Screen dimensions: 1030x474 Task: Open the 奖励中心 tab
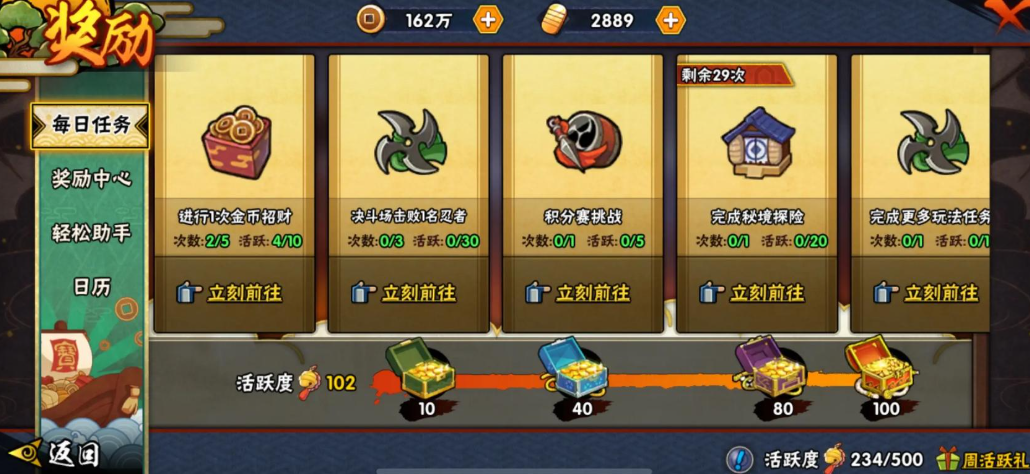pyautogui.click(x=91, y=179)
